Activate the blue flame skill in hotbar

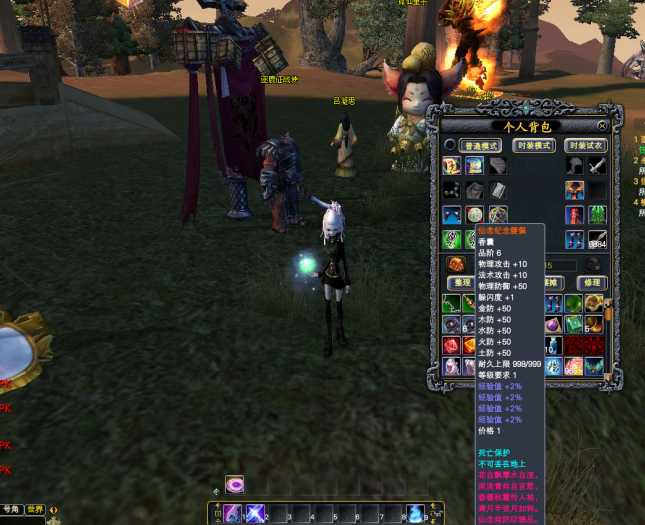[414, 514]
